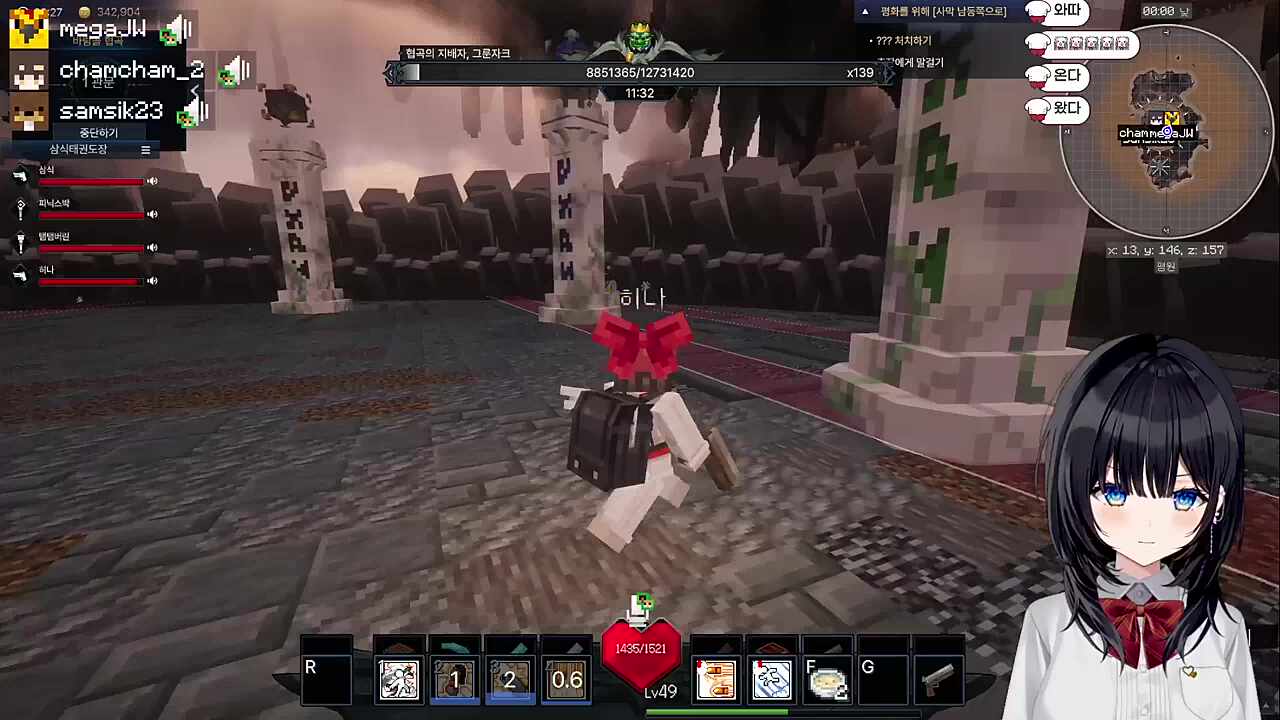
Task: Select samsik23 in the voice overlay
Action: (x=108, y=111)
